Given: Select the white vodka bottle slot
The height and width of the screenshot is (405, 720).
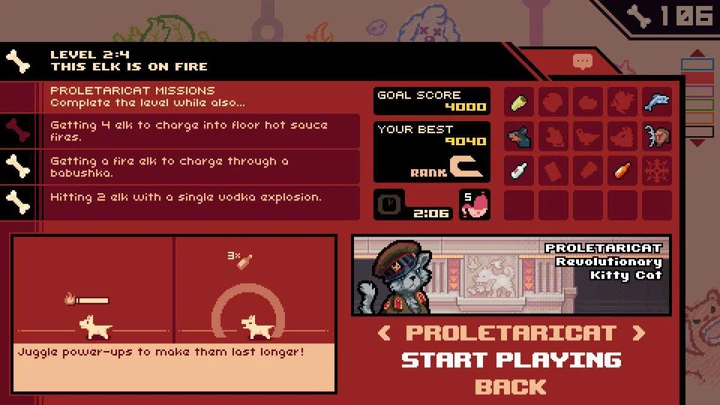Looking at the screenshot, I should [519, 170].
